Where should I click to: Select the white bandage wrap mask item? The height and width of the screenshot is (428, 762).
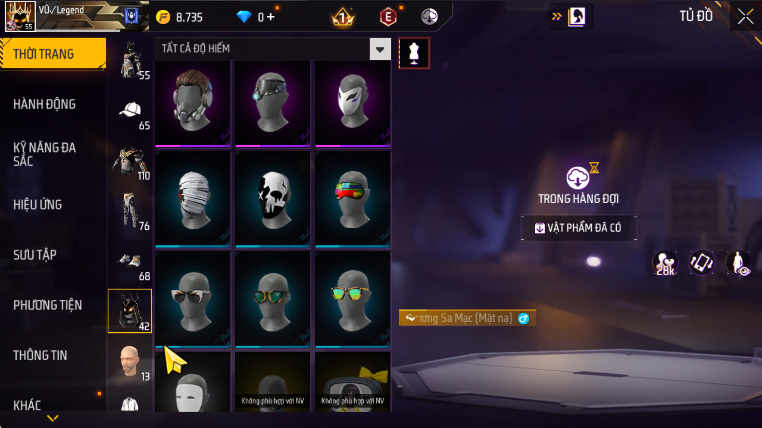tap(194, 197)
